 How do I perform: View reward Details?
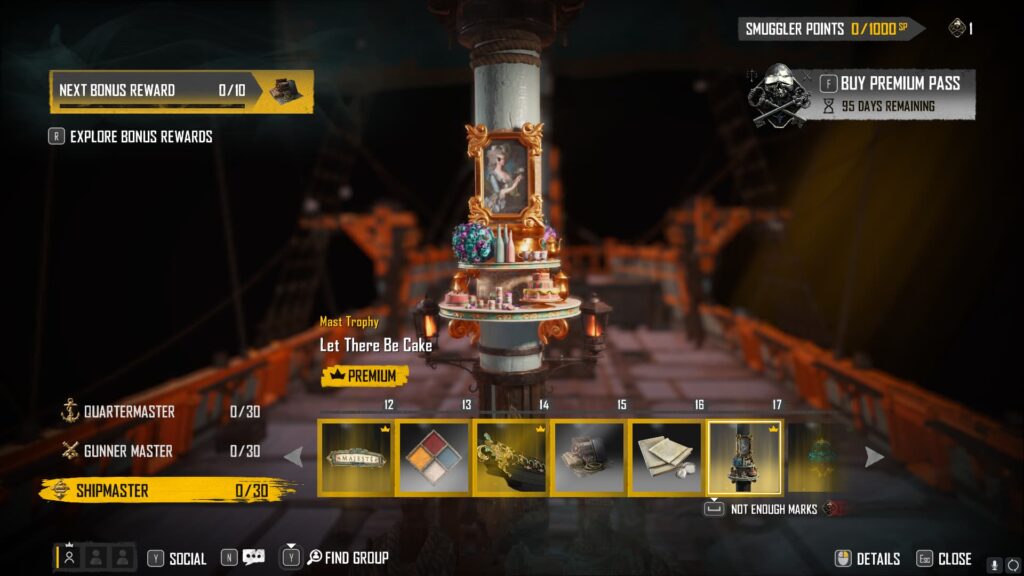click(x=868, y=559)
